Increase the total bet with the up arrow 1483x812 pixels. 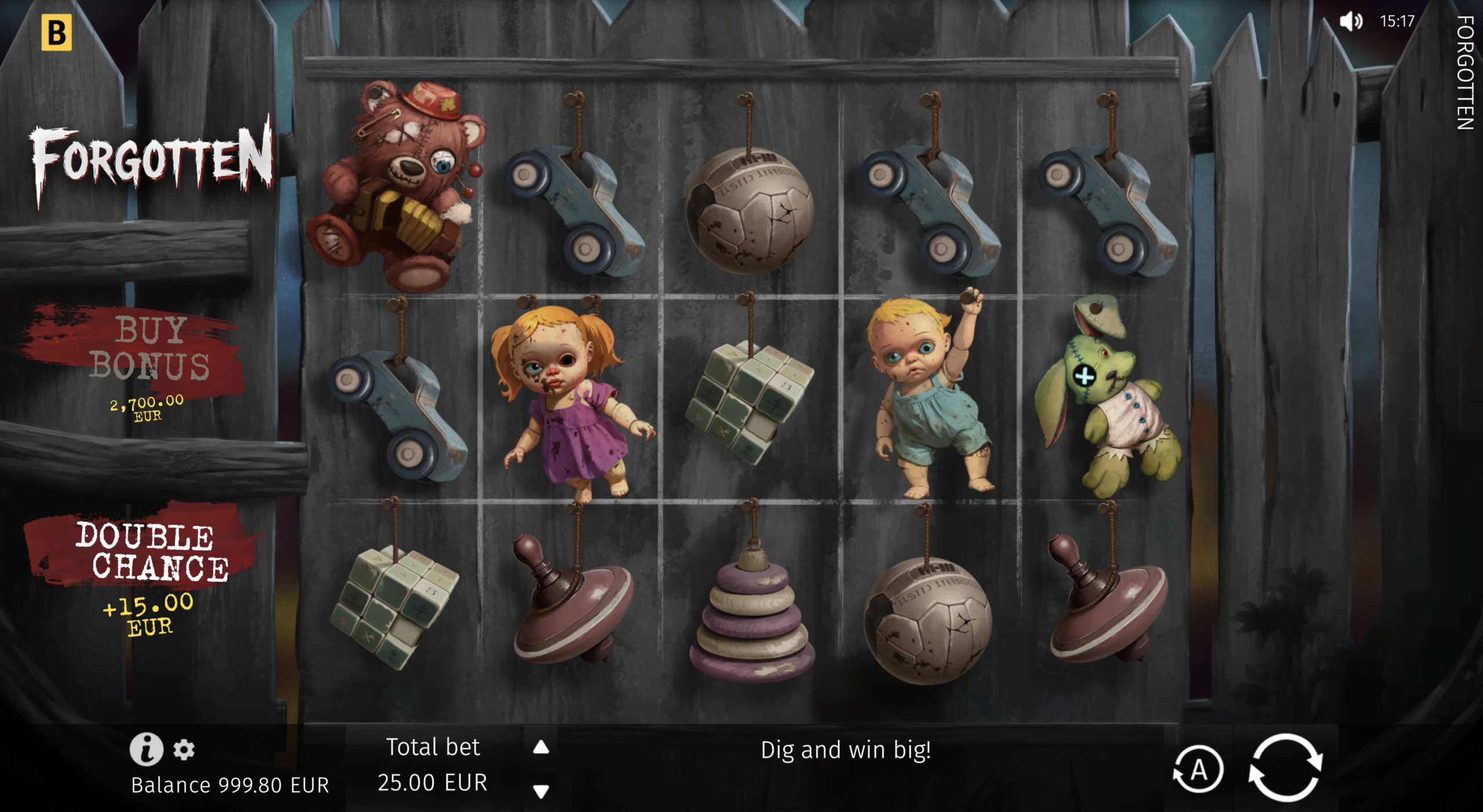click(540, 747)
